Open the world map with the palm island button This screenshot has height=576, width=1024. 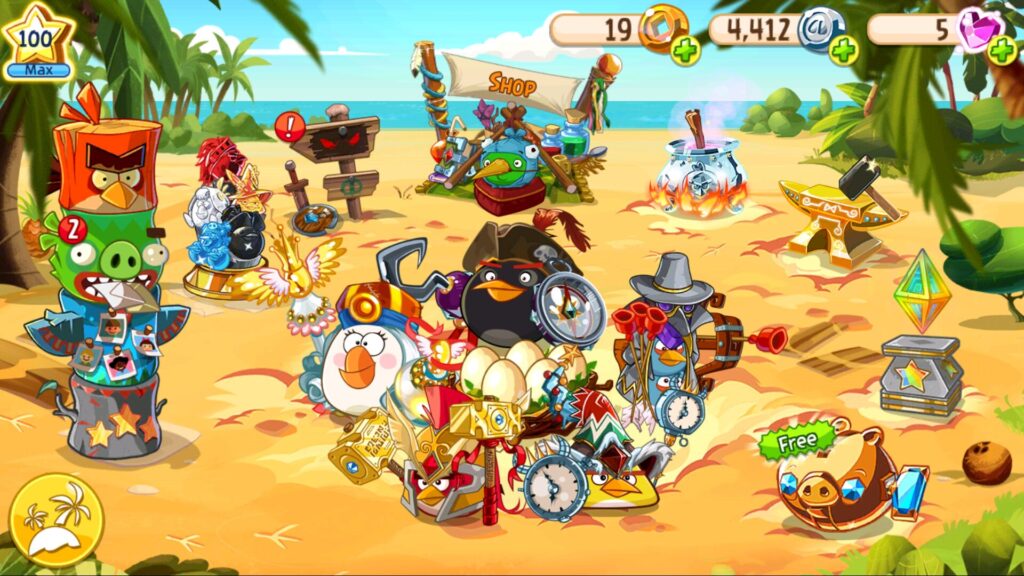pos(55,520)
